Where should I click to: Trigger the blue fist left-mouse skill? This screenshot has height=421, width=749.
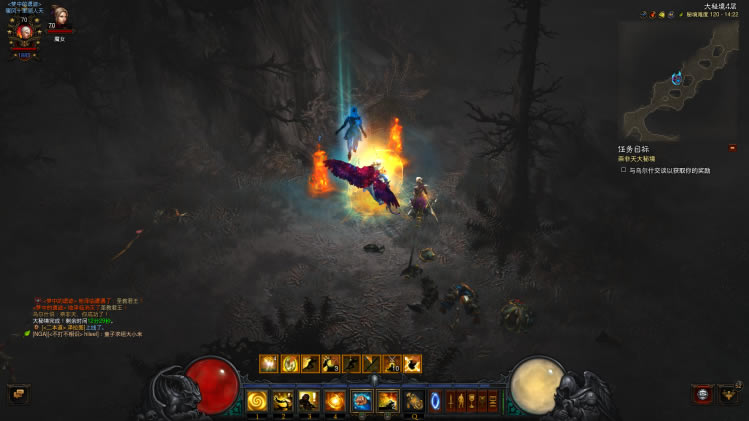pyautogui.click(x=361, y=401)
